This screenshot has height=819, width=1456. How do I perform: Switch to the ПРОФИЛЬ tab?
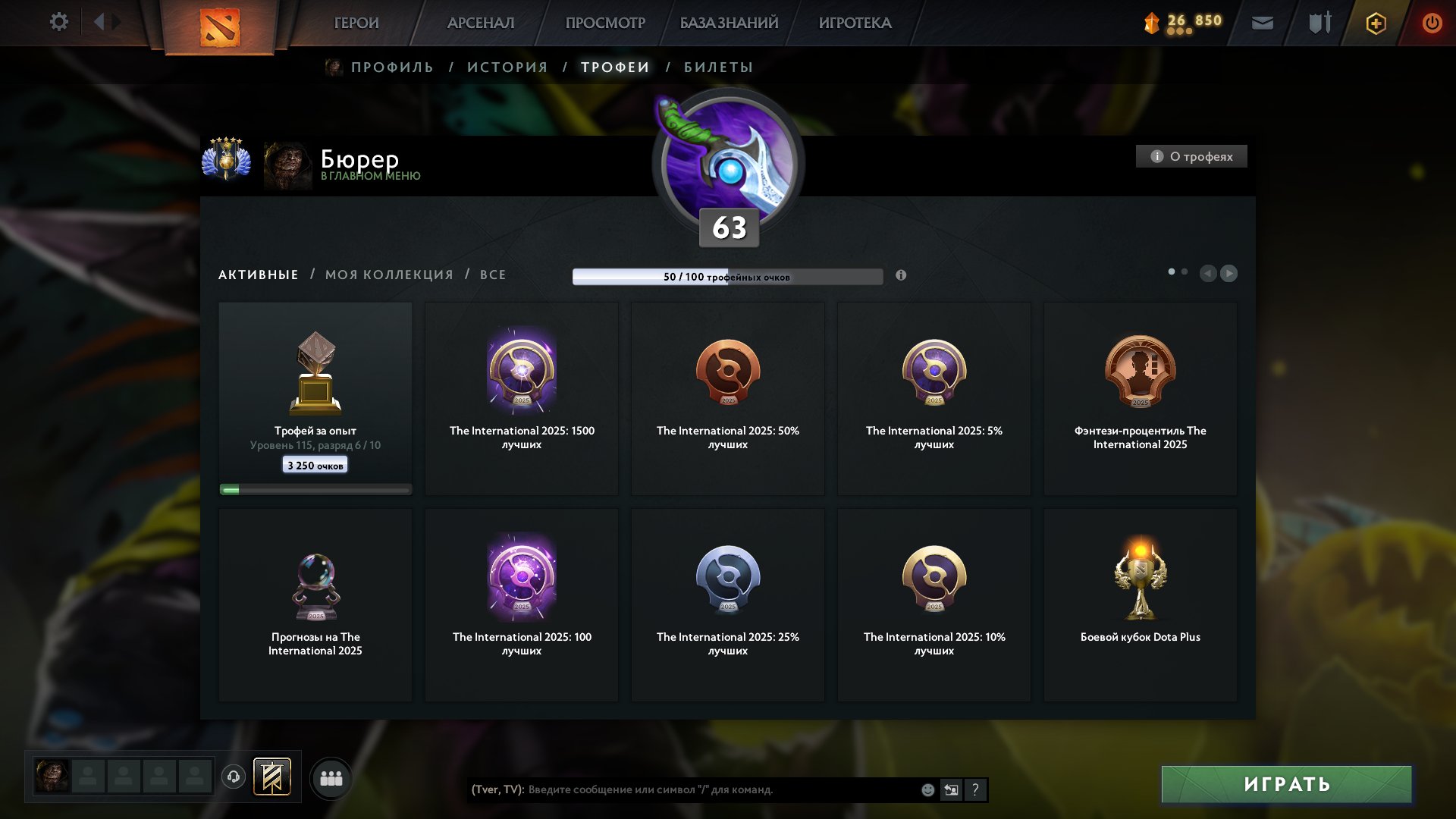[392, 67]
